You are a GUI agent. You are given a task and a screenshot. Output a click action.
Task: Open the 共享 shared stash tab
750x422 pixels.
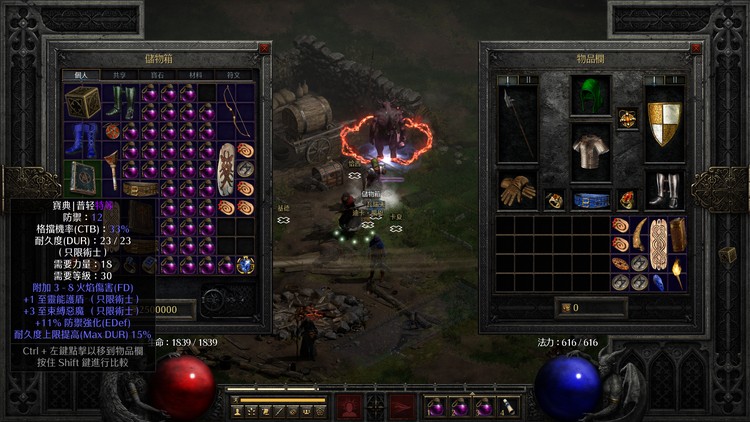pyautogui.click(x=119, y=75)
